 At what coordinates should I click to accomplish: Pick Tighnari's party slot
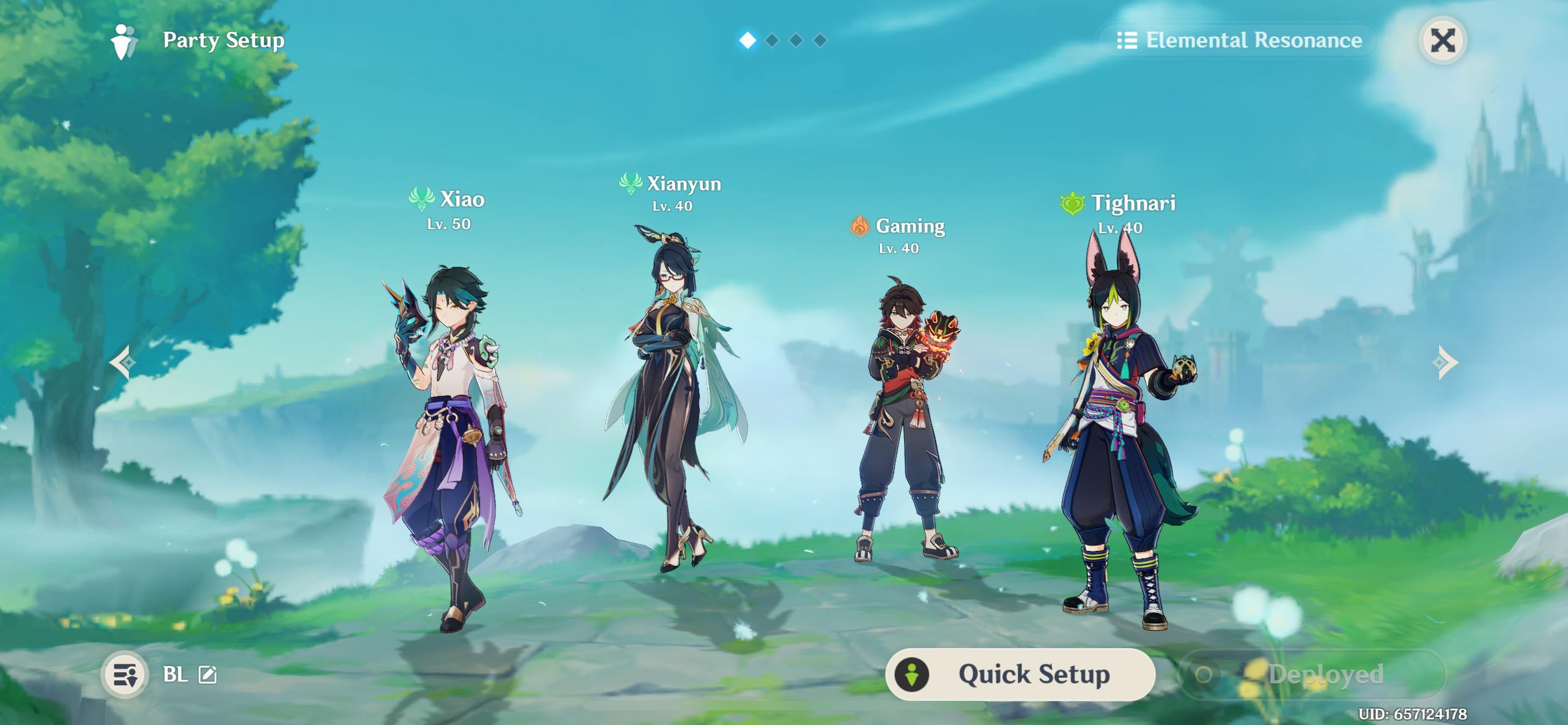tap(1121, 434)
